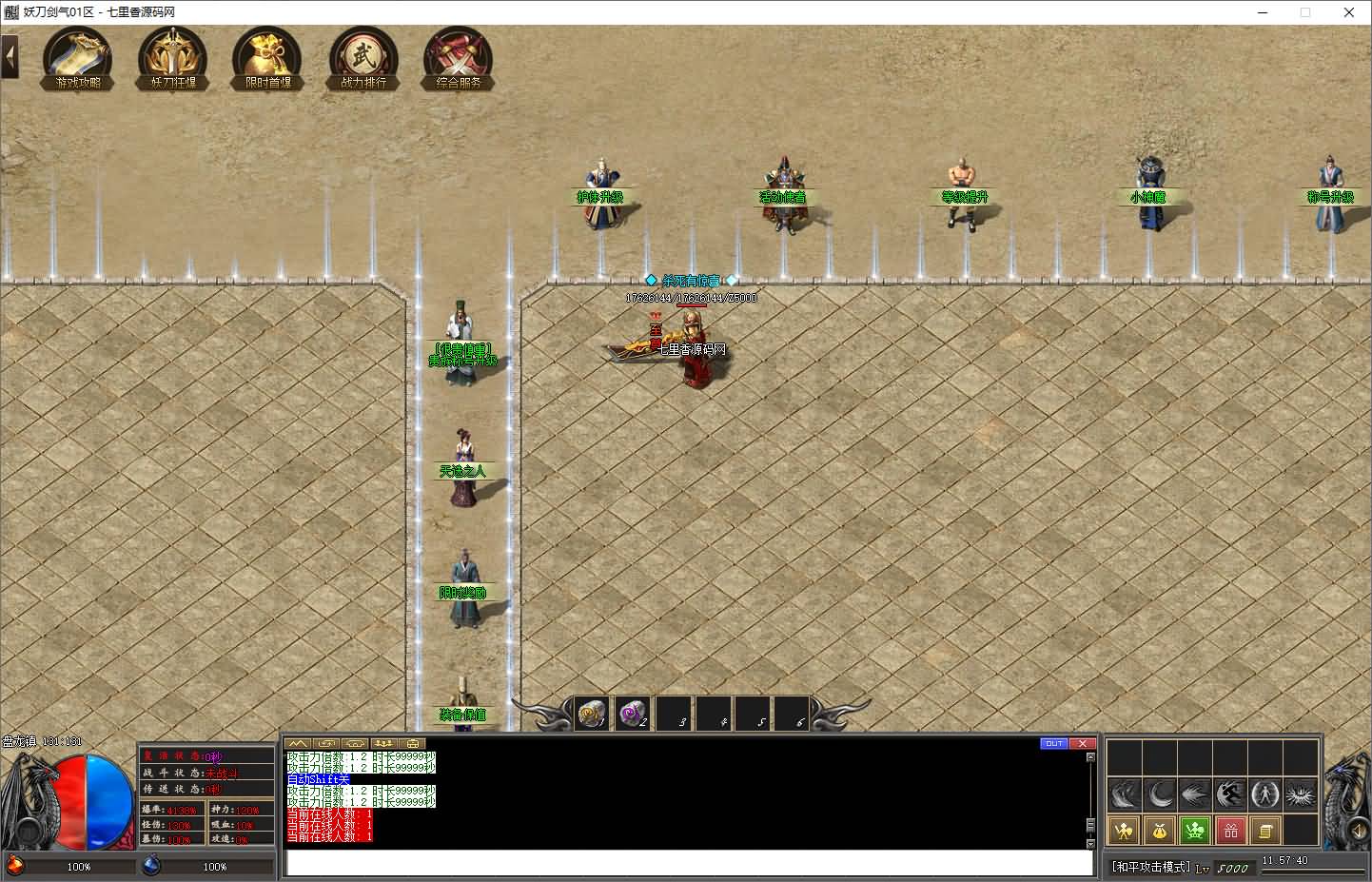Open the 综合服务 services menu
The width and height of the screenshot is (1372, 882).
tap(459, 59)
